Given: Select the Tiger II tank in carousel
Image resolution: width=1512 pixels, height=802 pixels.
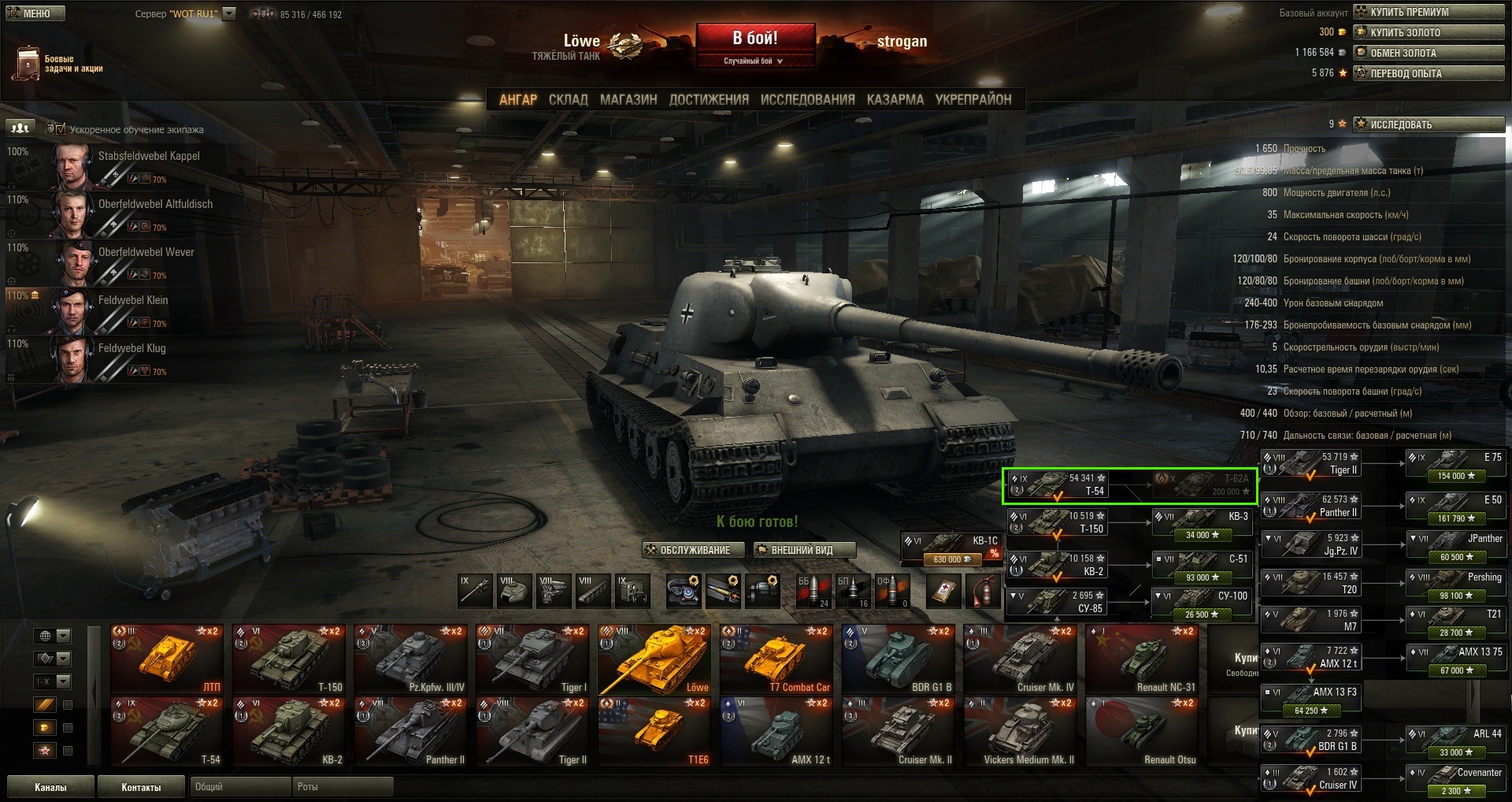Looking at the screenshot, I should 532,734.
